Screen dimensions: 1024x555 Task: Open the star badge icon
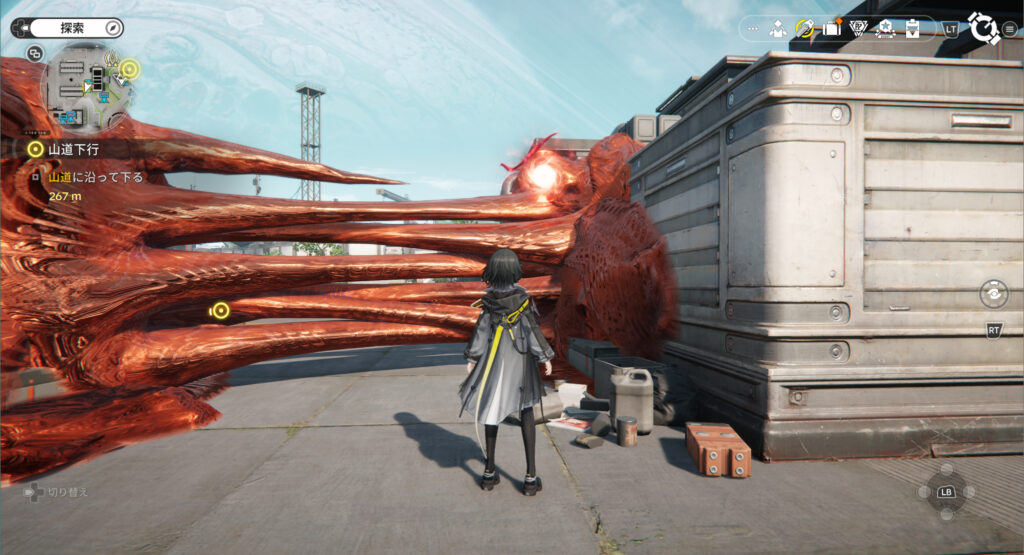(x=885, y=29)
